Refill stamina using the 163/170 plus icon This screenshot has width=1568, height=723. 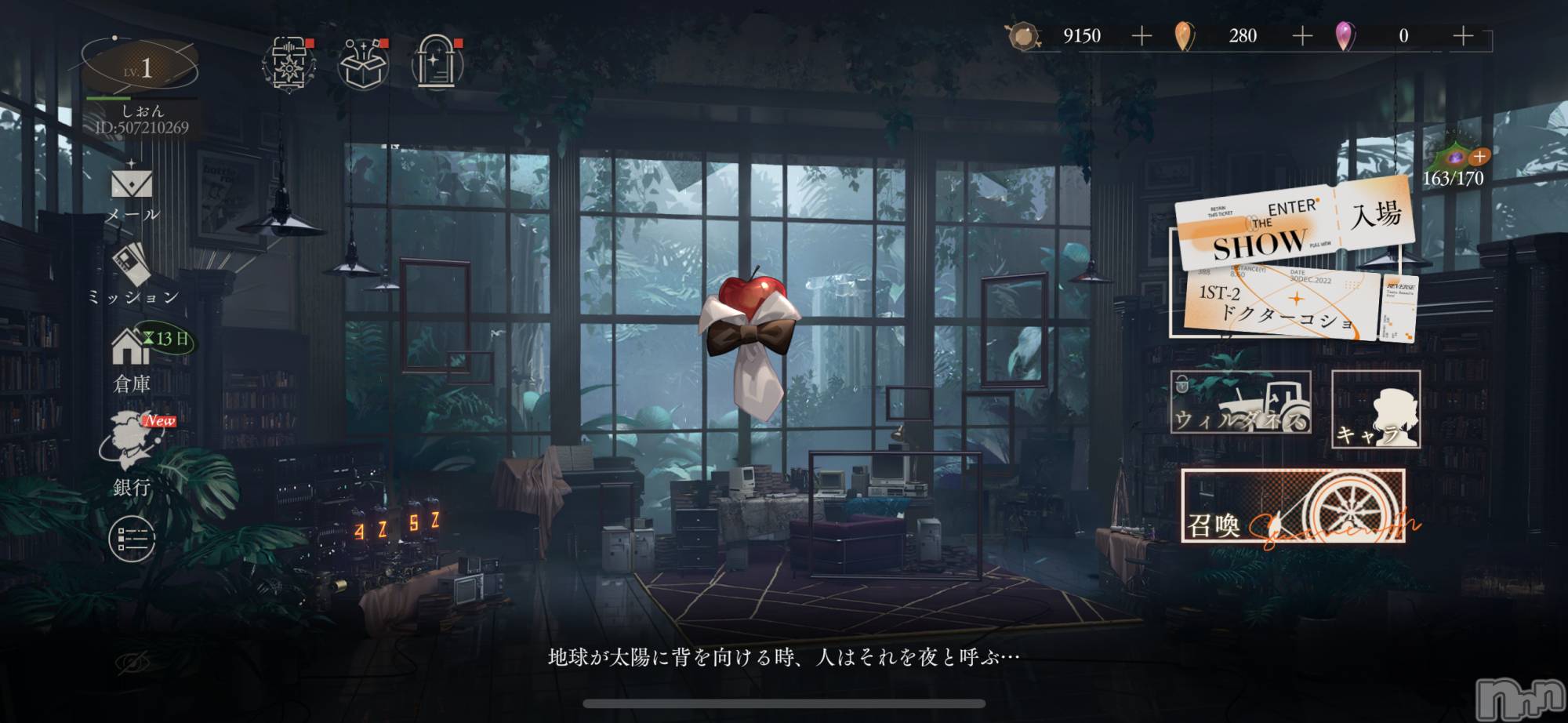coord(1479,156)
